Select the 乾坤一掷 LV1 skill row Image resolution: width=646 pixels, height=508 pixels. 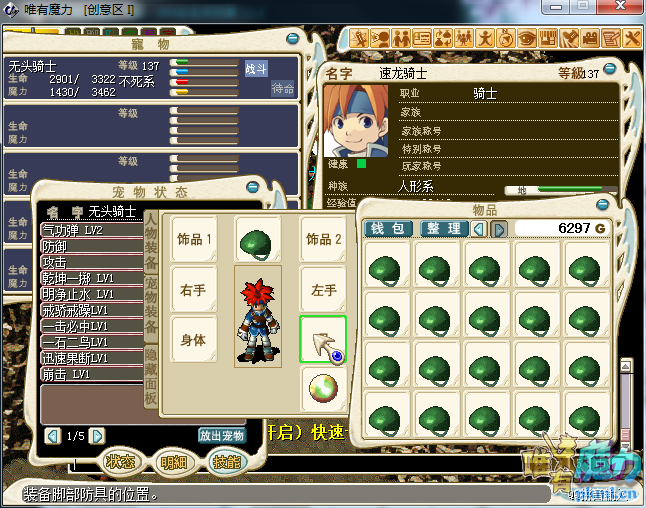pos(90,278)
